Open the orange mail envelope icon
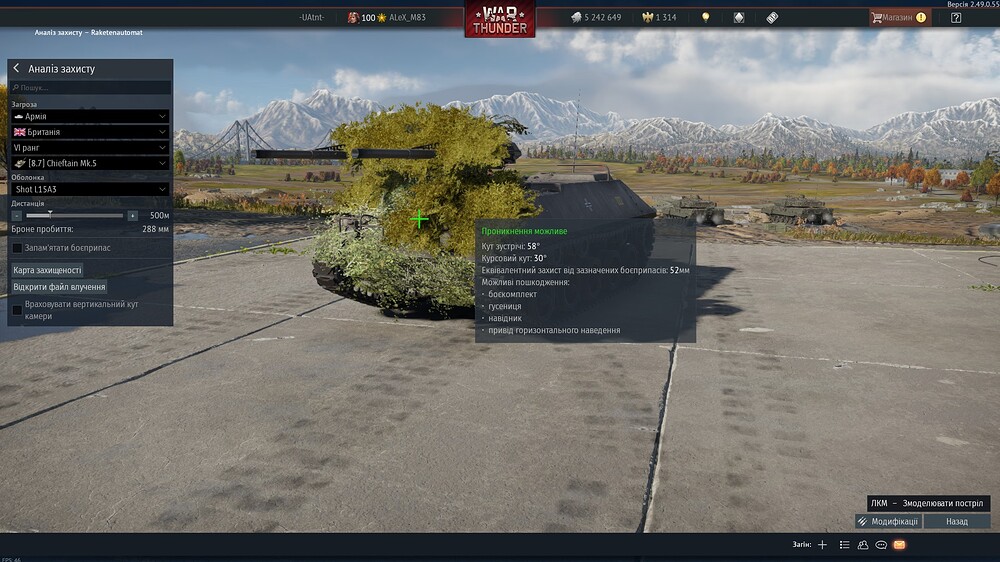 click(x=899, y=545)
